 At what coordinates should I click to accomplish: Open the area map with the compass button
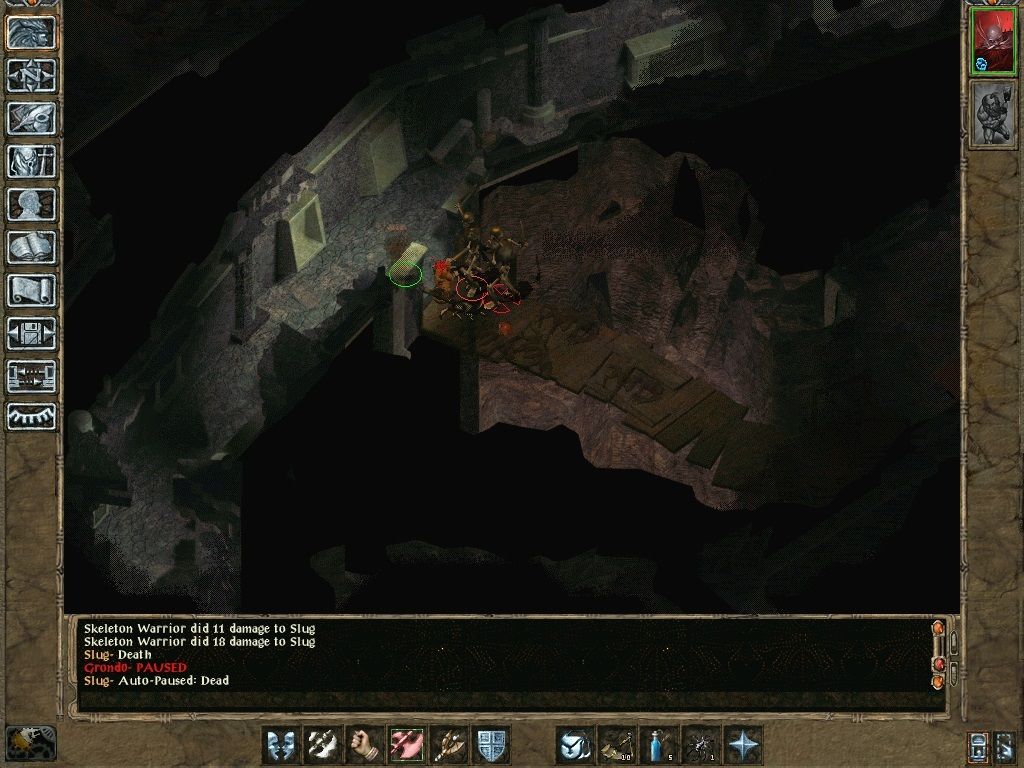(31, 75)
